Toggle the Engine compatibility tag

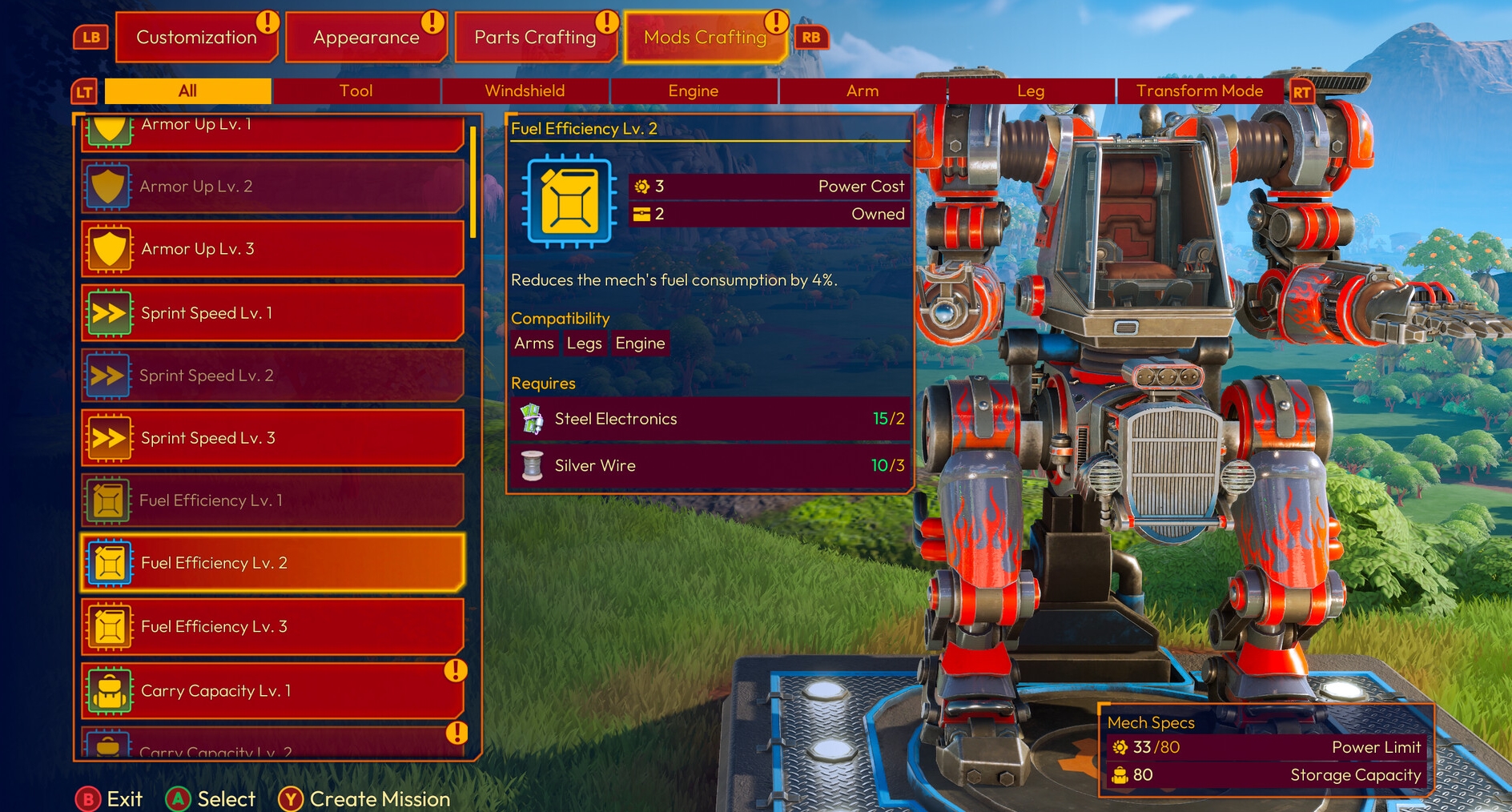tap(639, 343)
